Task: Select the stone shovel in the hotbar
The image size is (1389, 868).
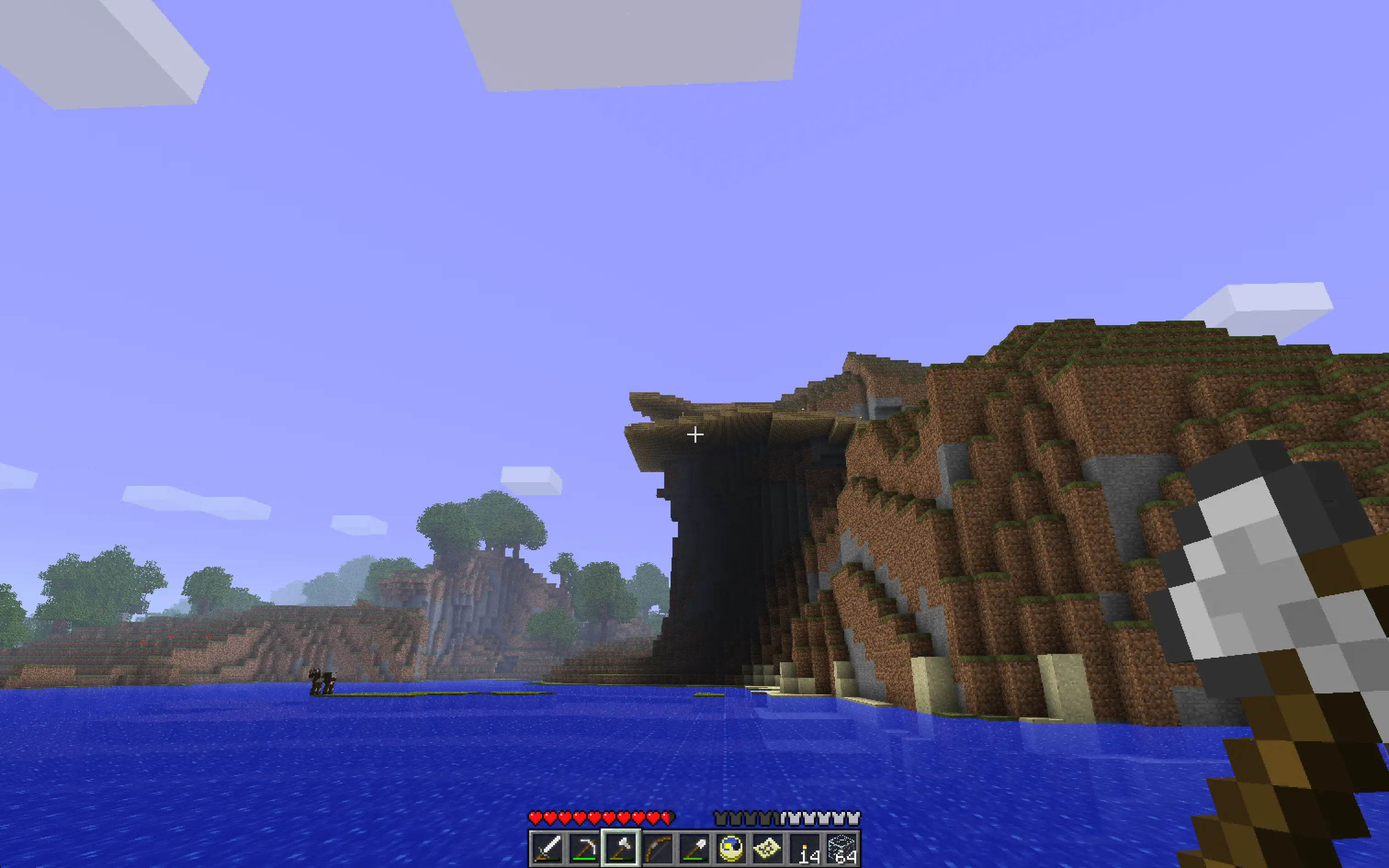Action: 695,850
